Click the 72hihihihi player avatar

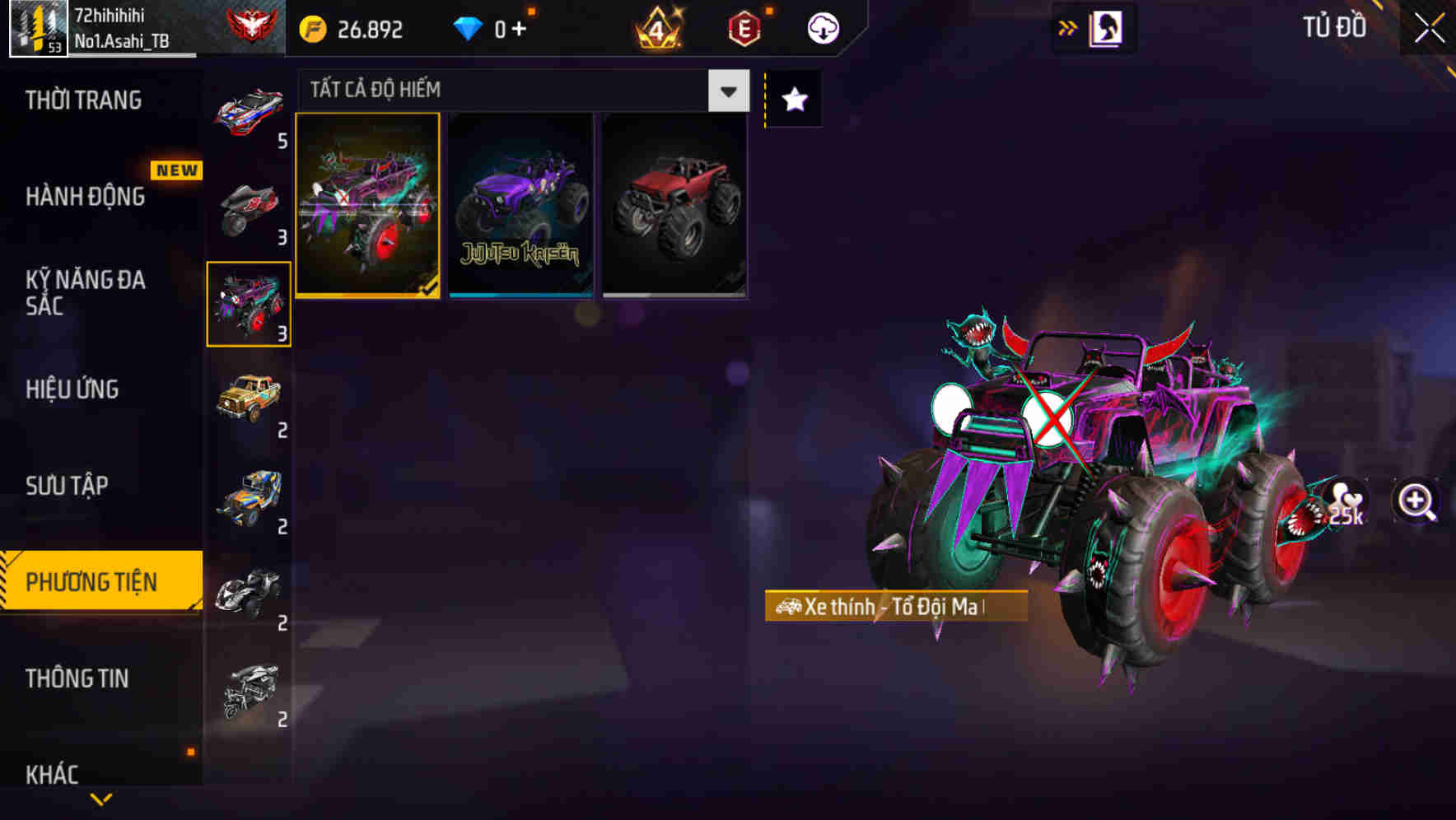pyautogui.click(x=37, y=26)
